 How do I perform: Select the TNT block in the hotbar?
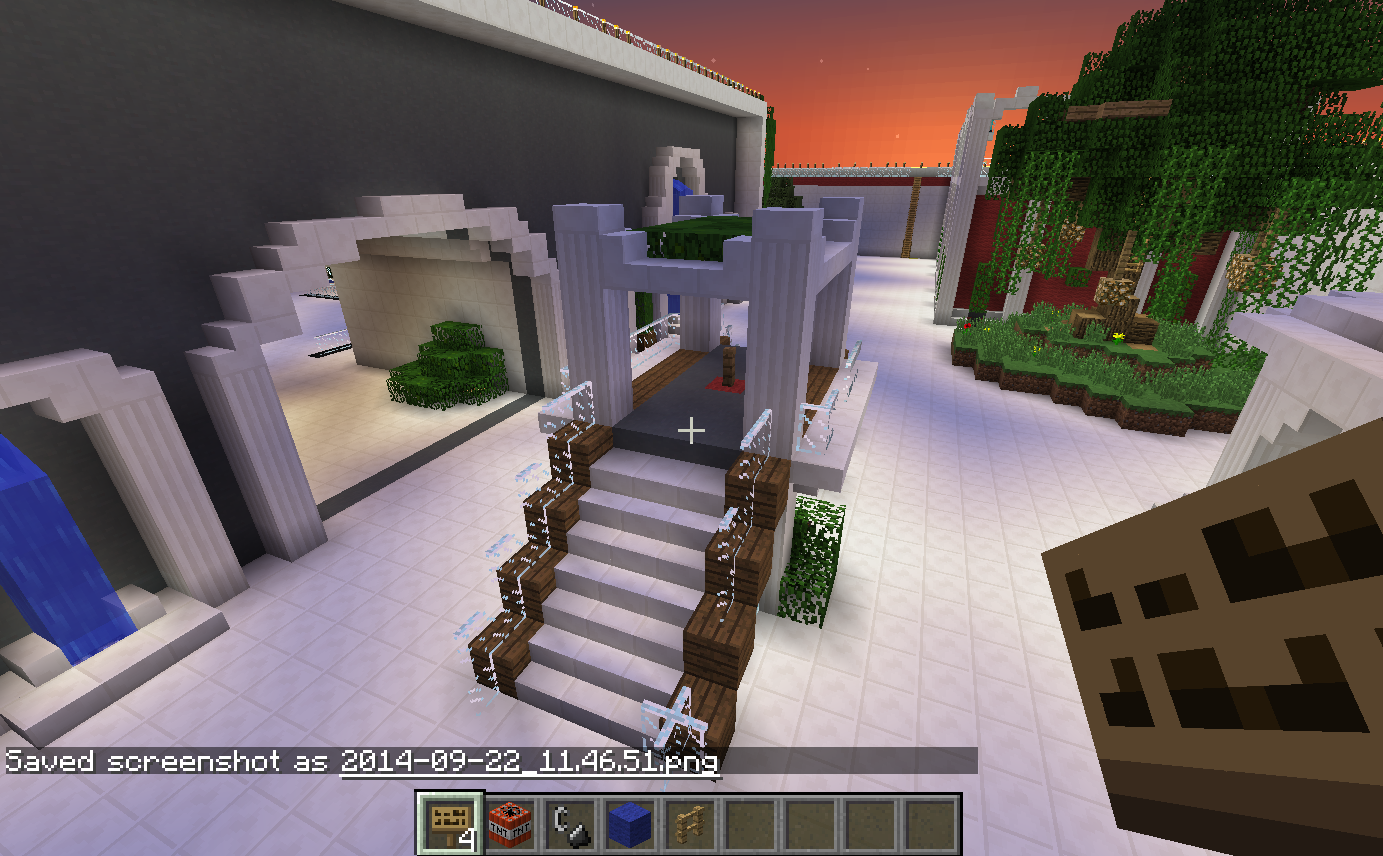coord(510,824)
